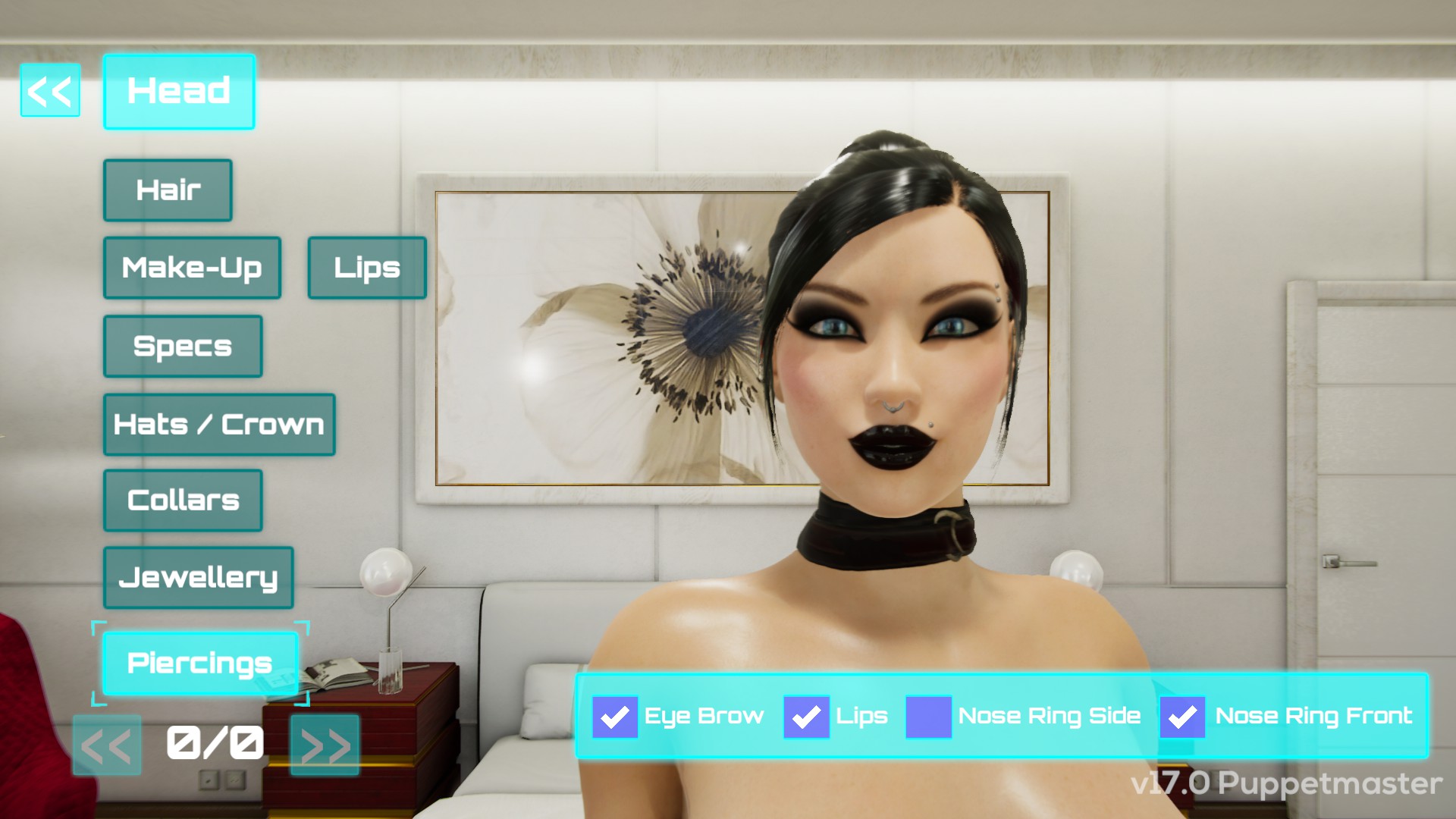Select the Make-Up option
1456x819 pixels.
point(192,268)
